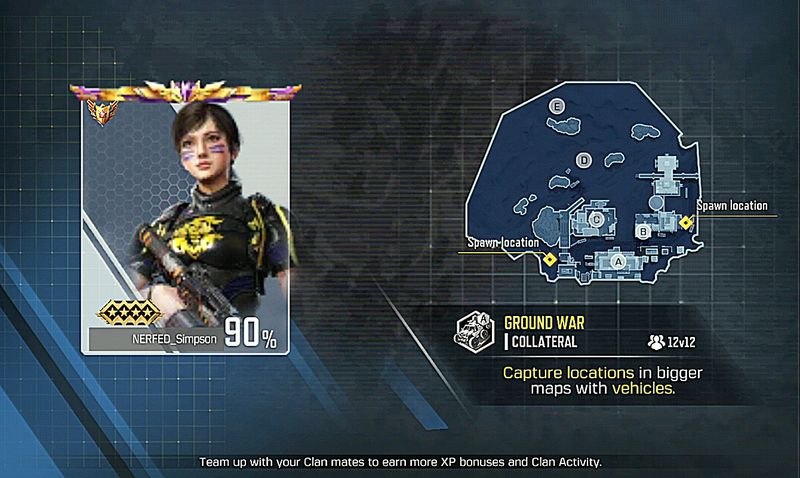This screenshot has height=478, width=800.
Task: Click capture point A on the map
Action: (x=618, y=261)
